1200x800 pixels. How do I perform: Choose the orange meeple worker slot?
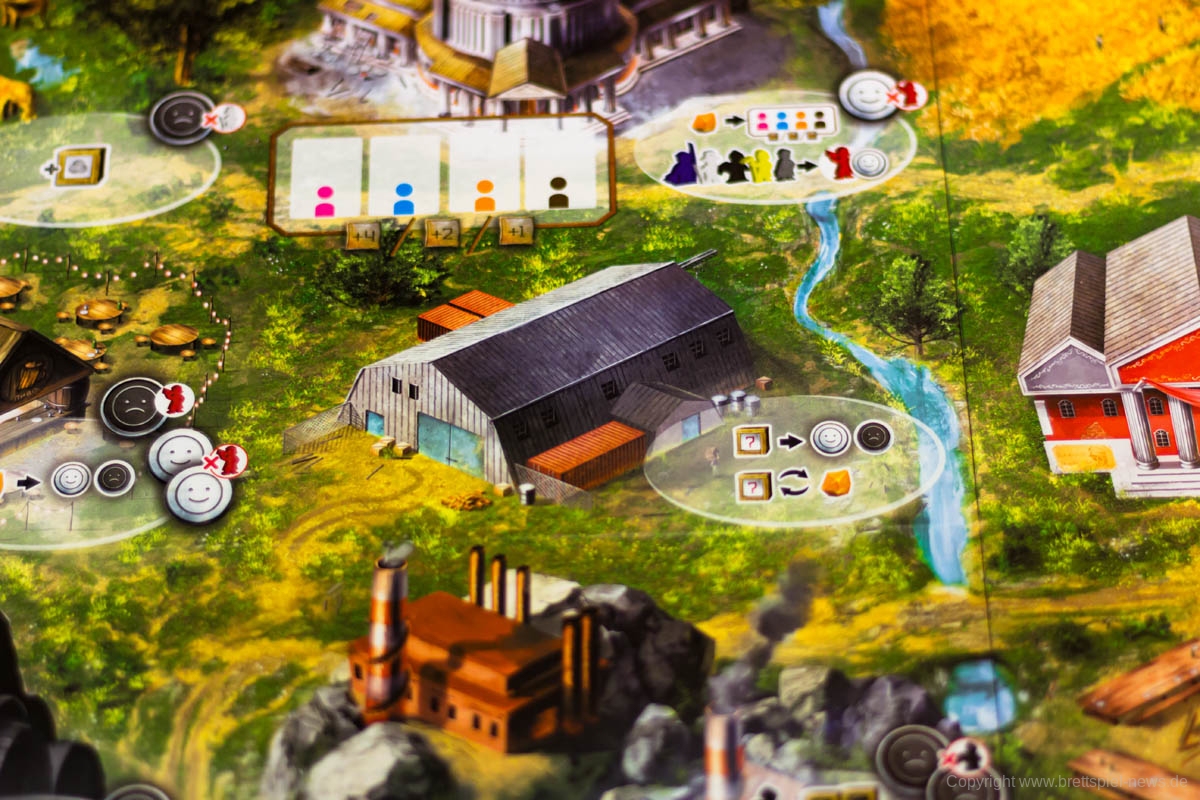485,176
